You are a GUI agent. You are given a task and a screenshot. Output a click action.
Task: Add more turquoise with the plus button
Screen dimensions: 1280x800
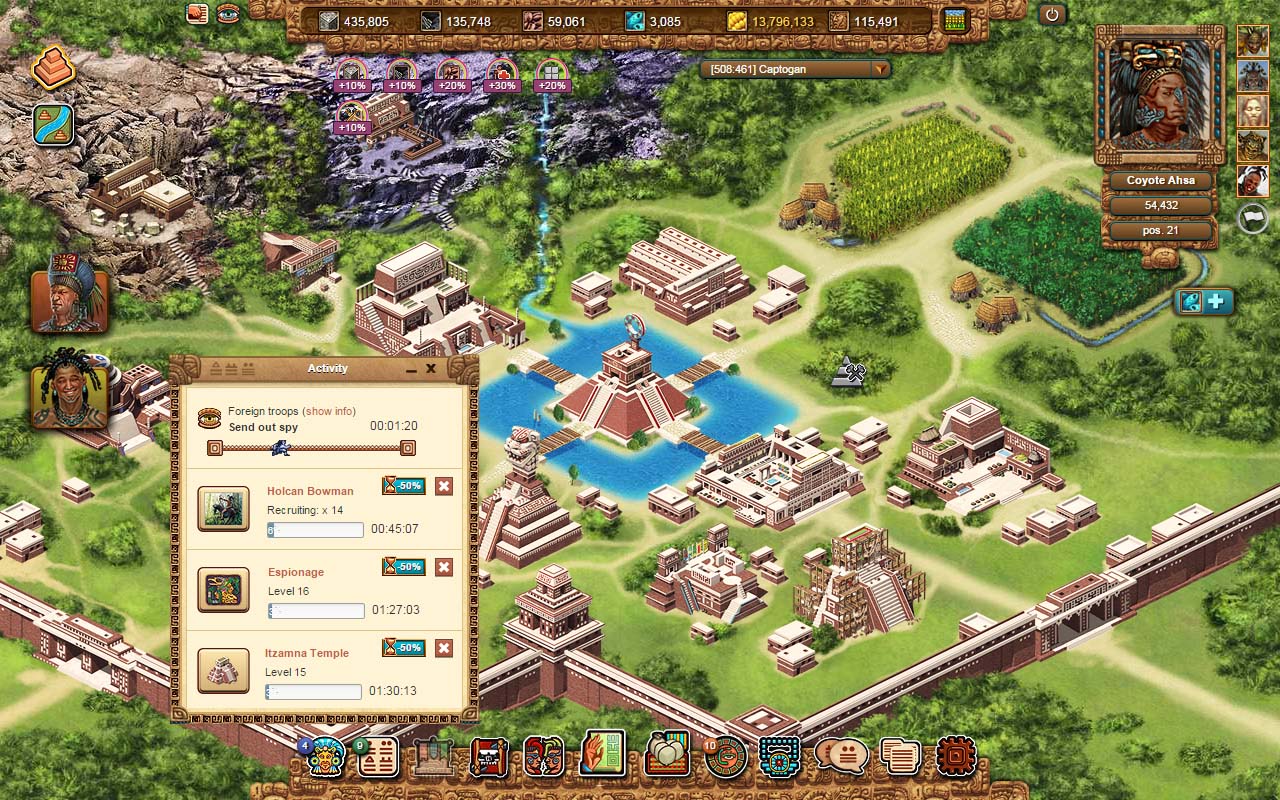[x=1217, y=301]
